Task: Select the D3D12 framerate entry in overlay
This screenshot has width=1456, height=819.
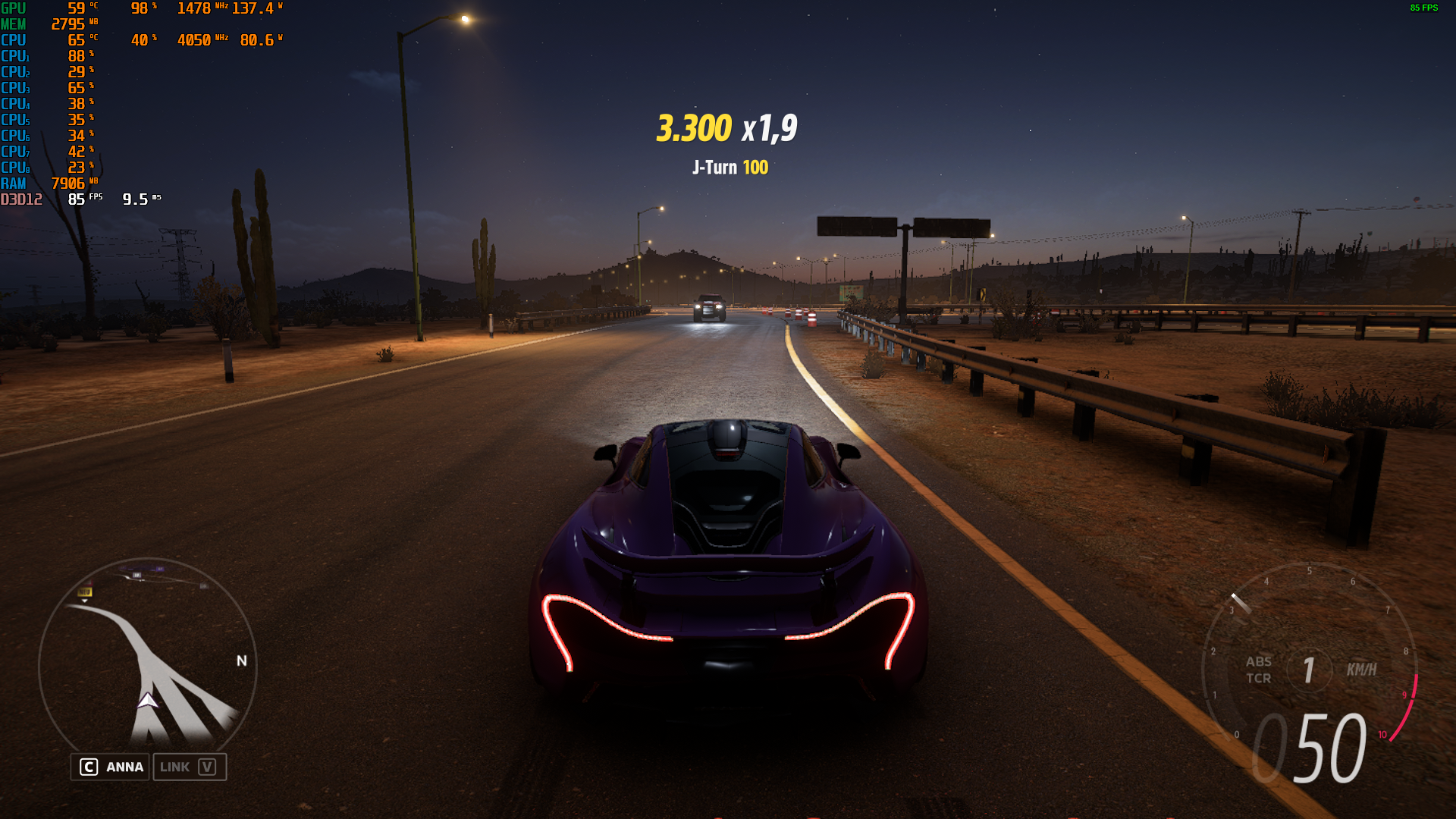Action: [x=76, y=197]
